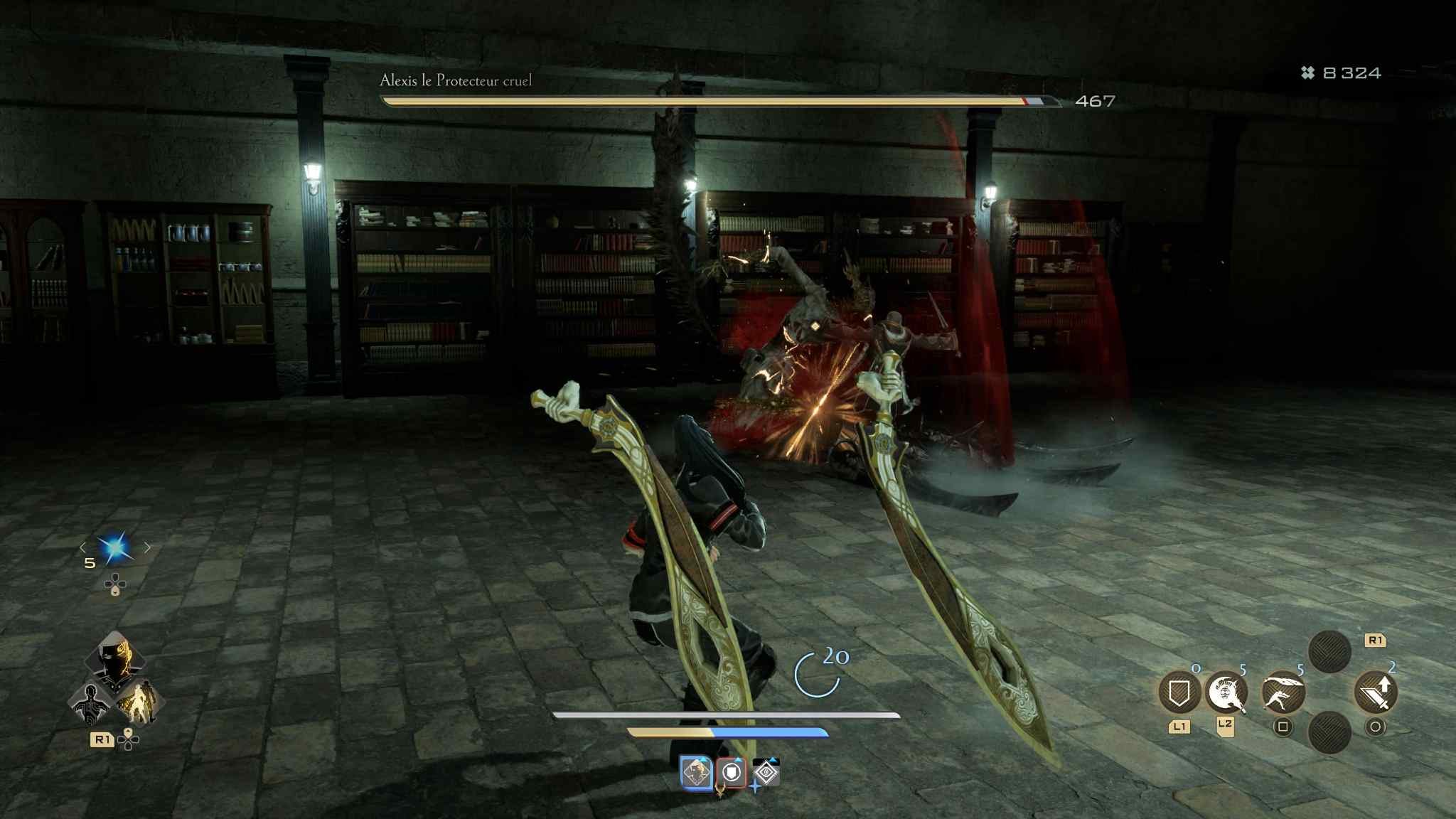Inspect the red-framed shield status icon
This screenshot has width=1456, height=819.
[732, 773]
